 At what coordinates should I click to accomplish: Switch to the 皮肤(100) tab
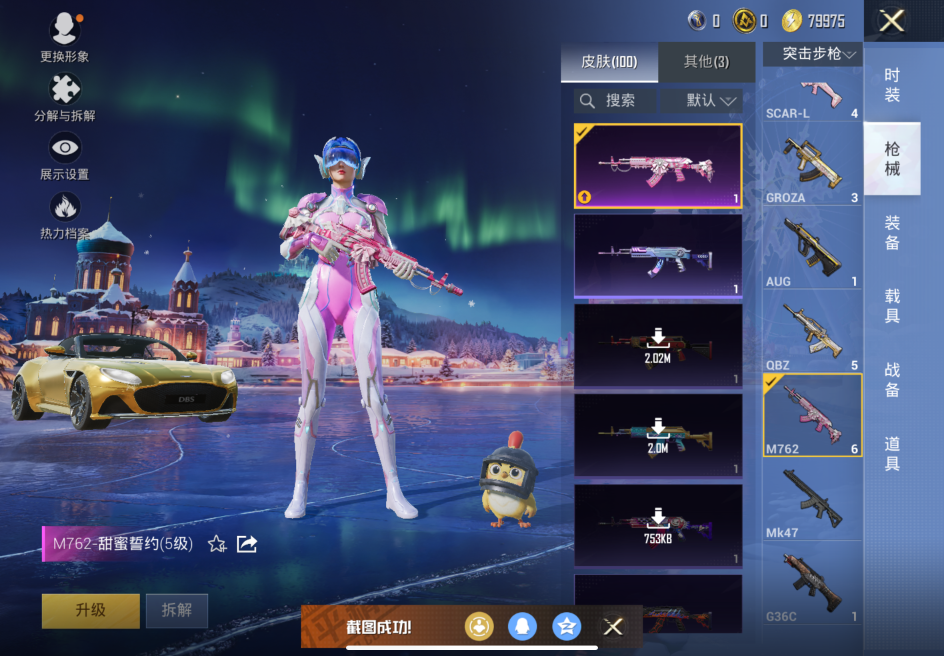click(609, 62)
